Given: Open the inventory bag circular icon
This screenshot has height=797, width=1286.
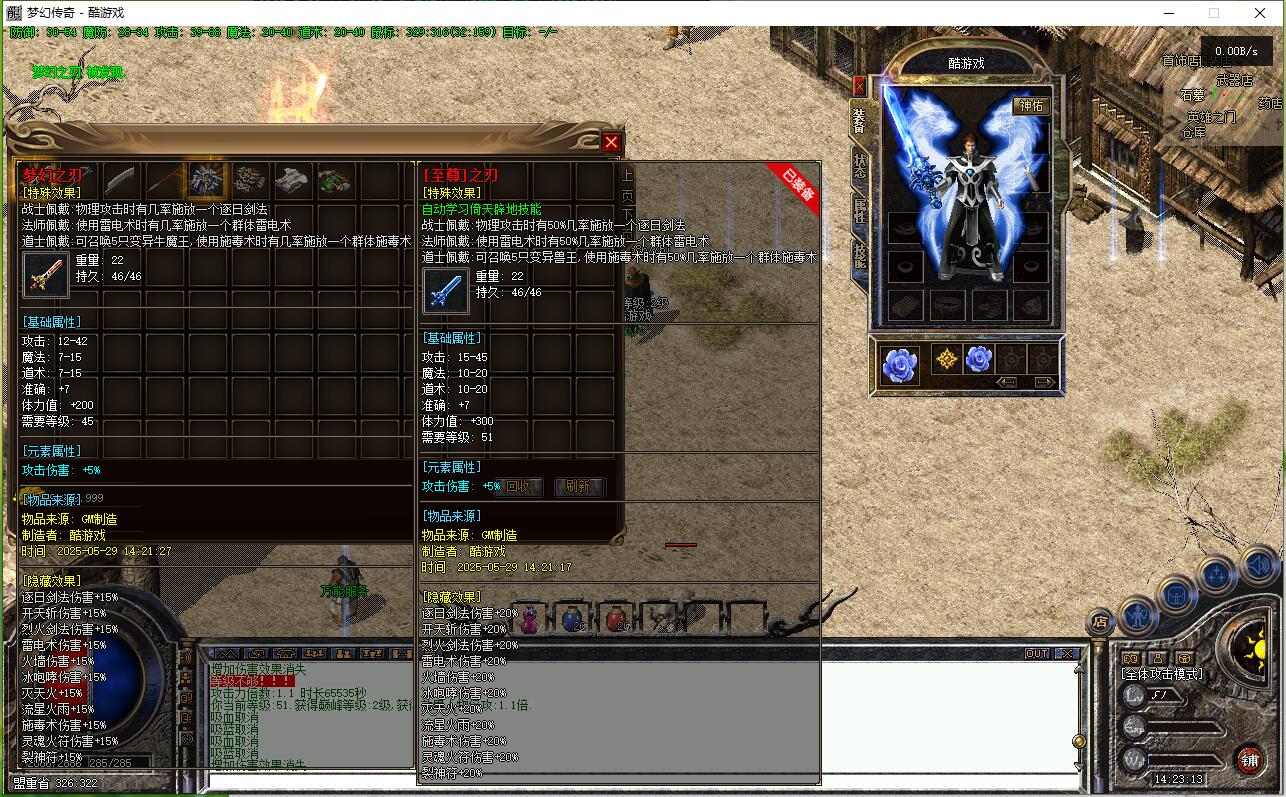Looking at the screenshot, I should pos(1176,594).
